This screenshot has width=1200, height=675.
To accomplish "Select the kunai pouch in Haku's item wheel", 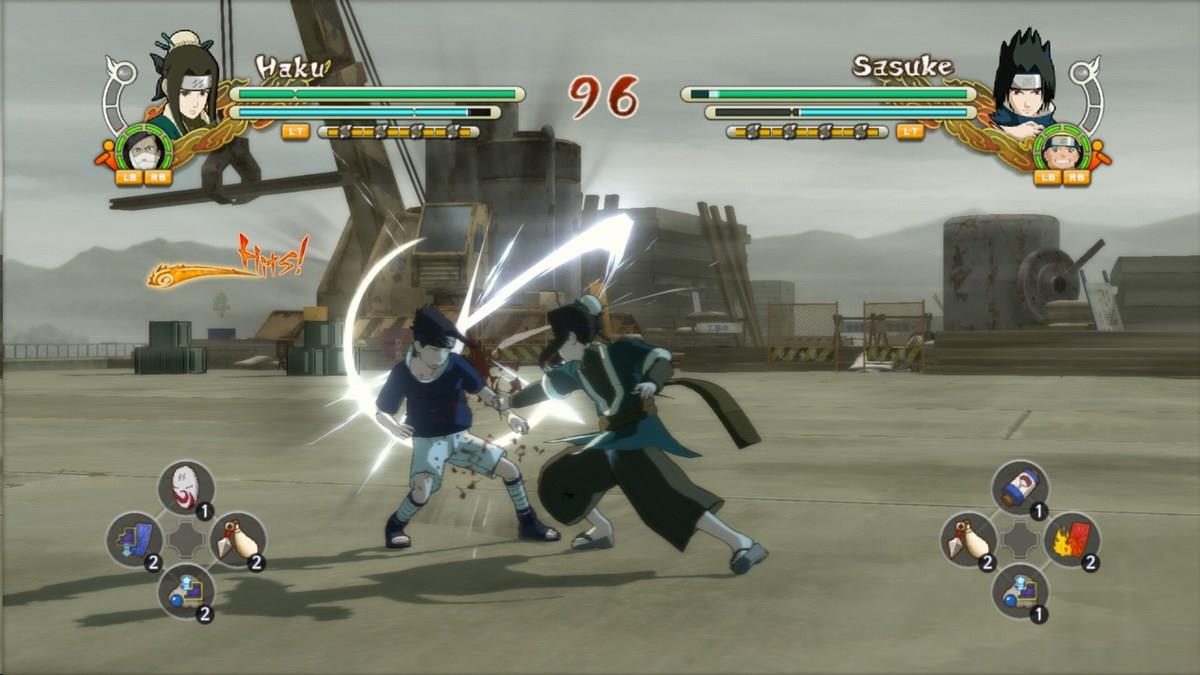I will click(x=237, y=539).
